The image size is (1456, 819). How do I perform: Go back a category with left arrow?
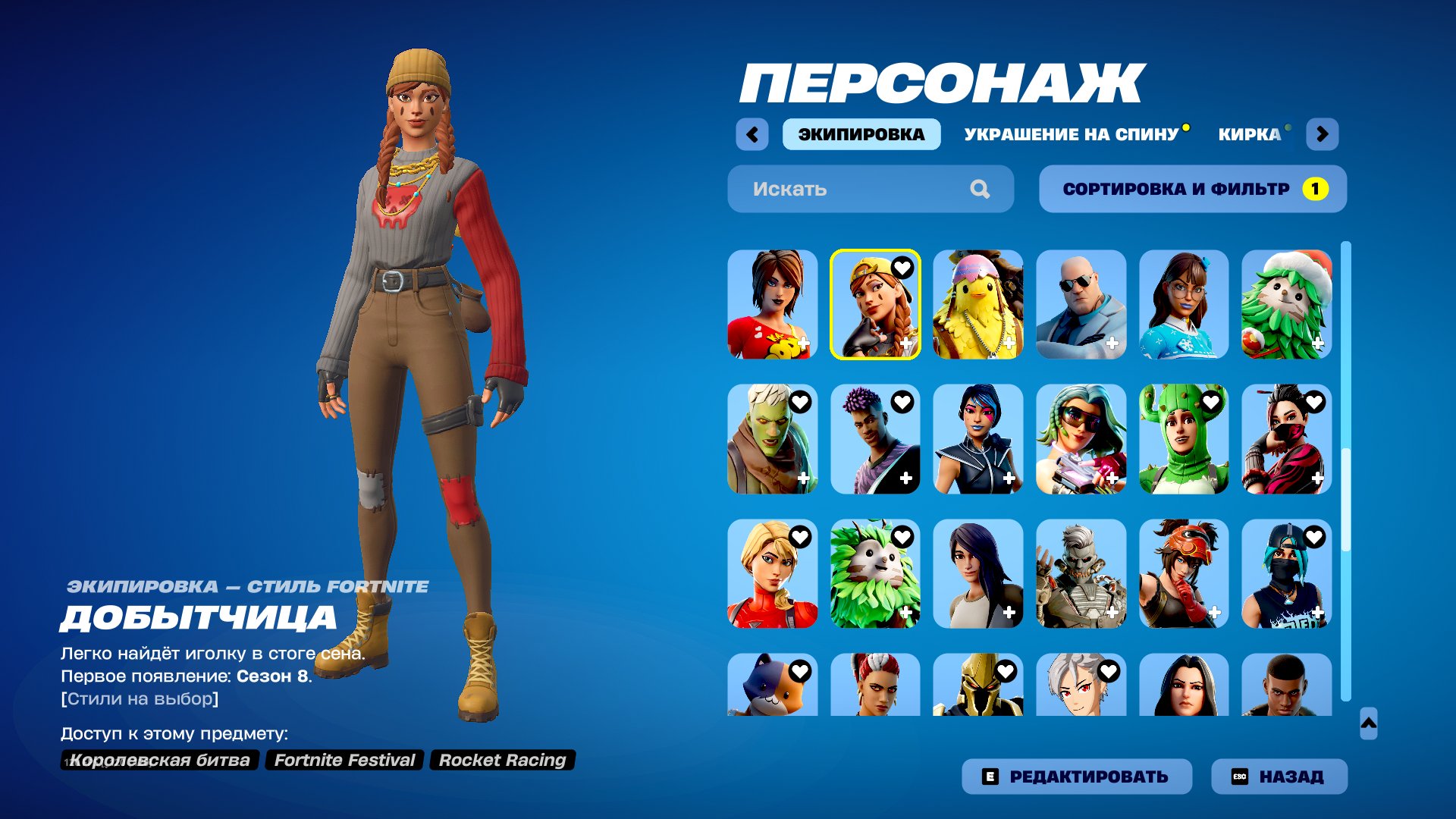(x=752, y=133)
